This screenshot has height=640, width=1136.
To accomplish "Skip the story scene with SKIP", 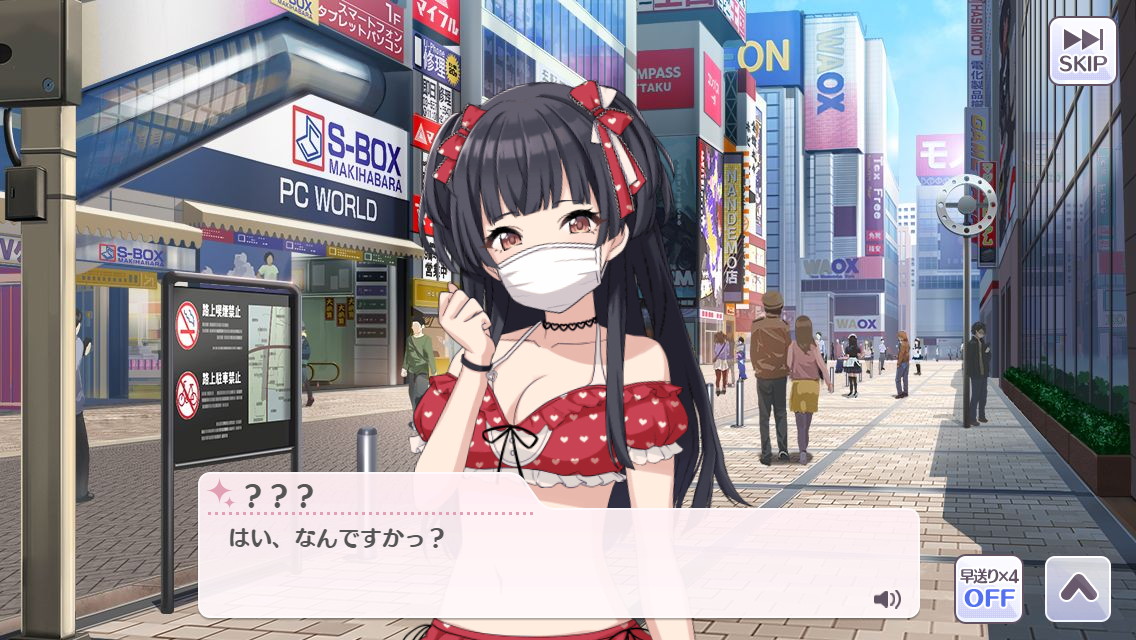I will (x=1082, y=51).
